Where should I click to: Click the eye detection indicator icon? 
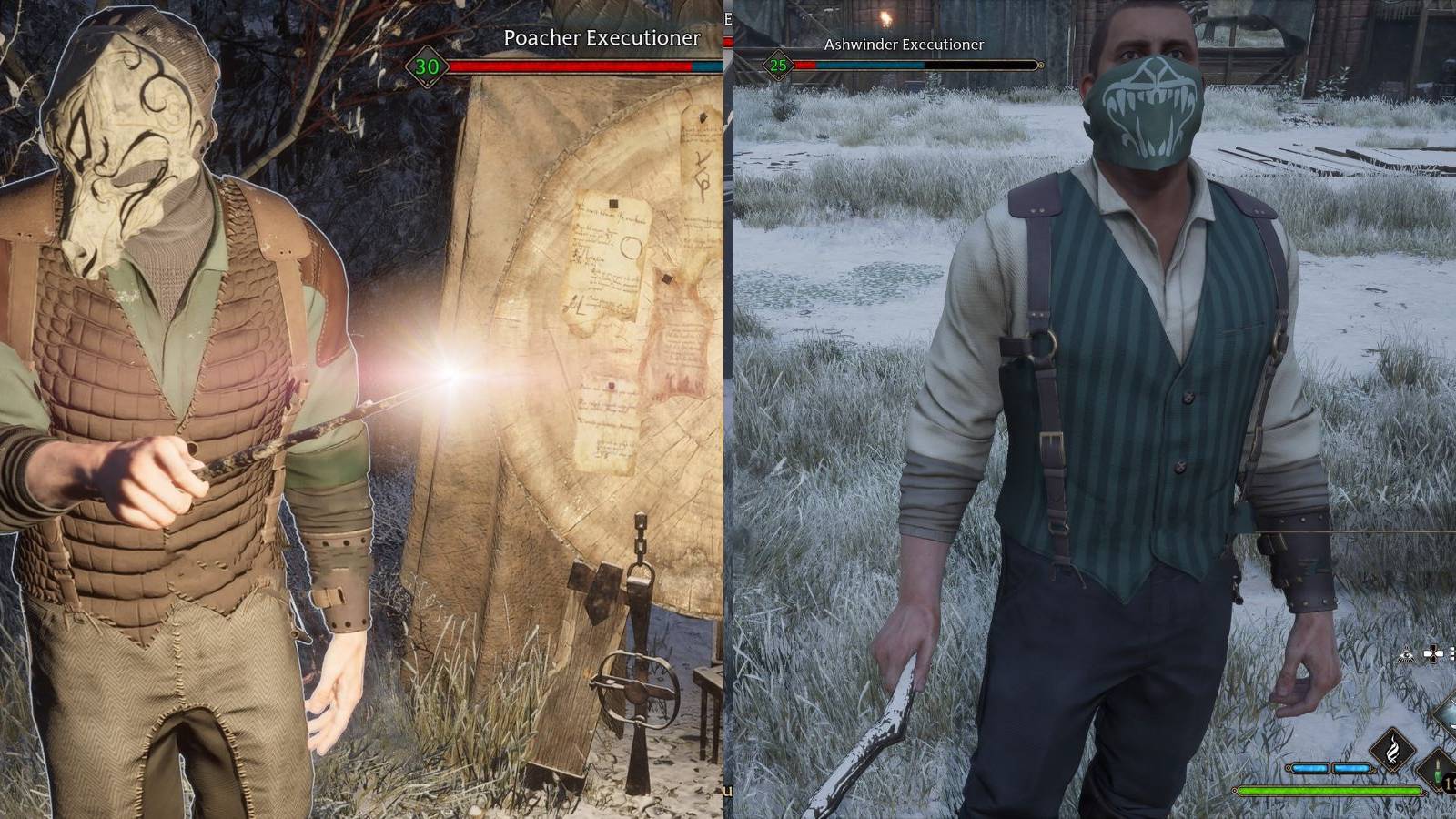tap(1406, 654)
